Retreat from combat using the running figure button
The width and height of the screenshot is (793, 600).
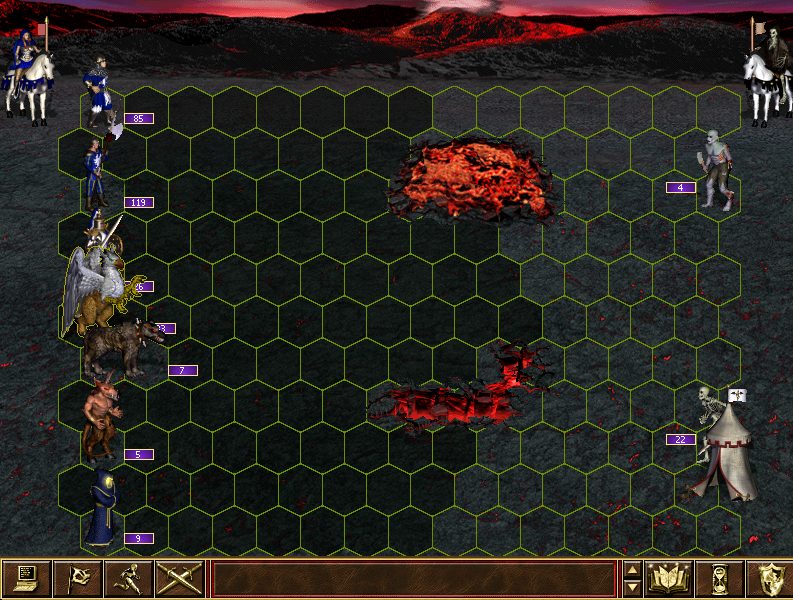click(x=128, y=578)
